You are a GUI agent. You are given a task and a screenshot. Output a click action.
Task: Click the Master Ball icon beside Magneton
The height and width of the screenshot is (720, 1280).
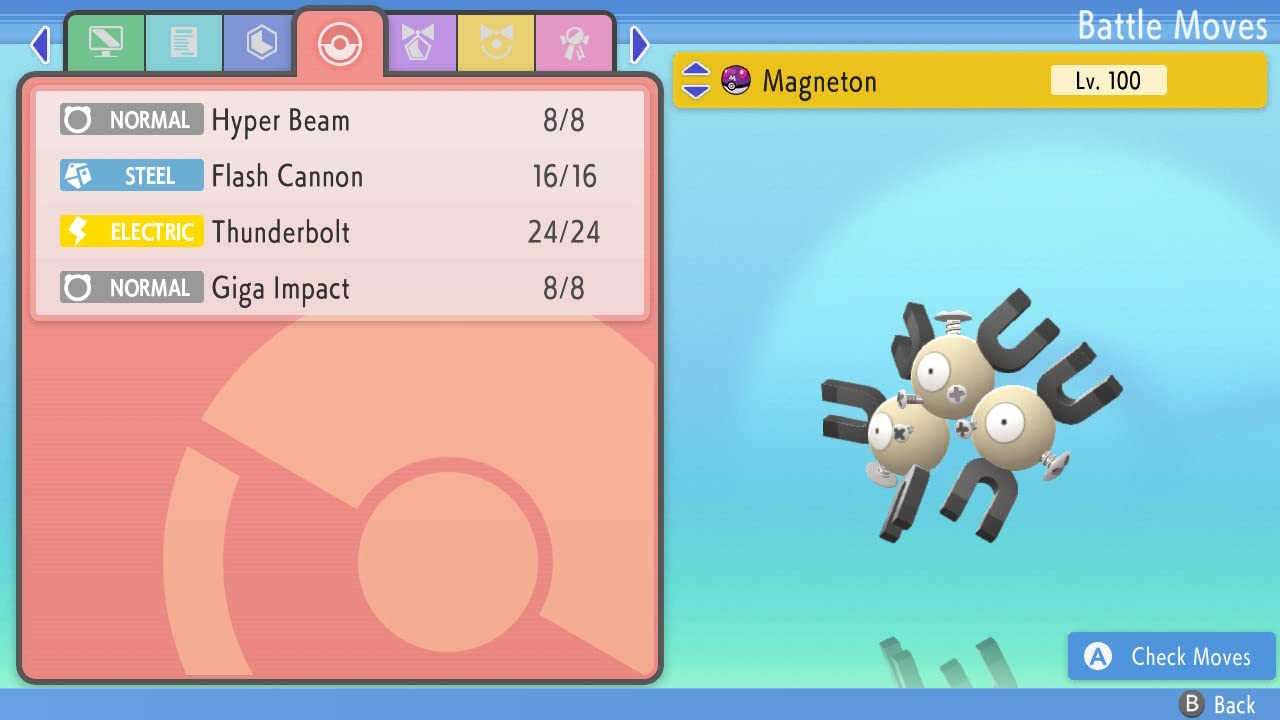[x=735, y=81]
